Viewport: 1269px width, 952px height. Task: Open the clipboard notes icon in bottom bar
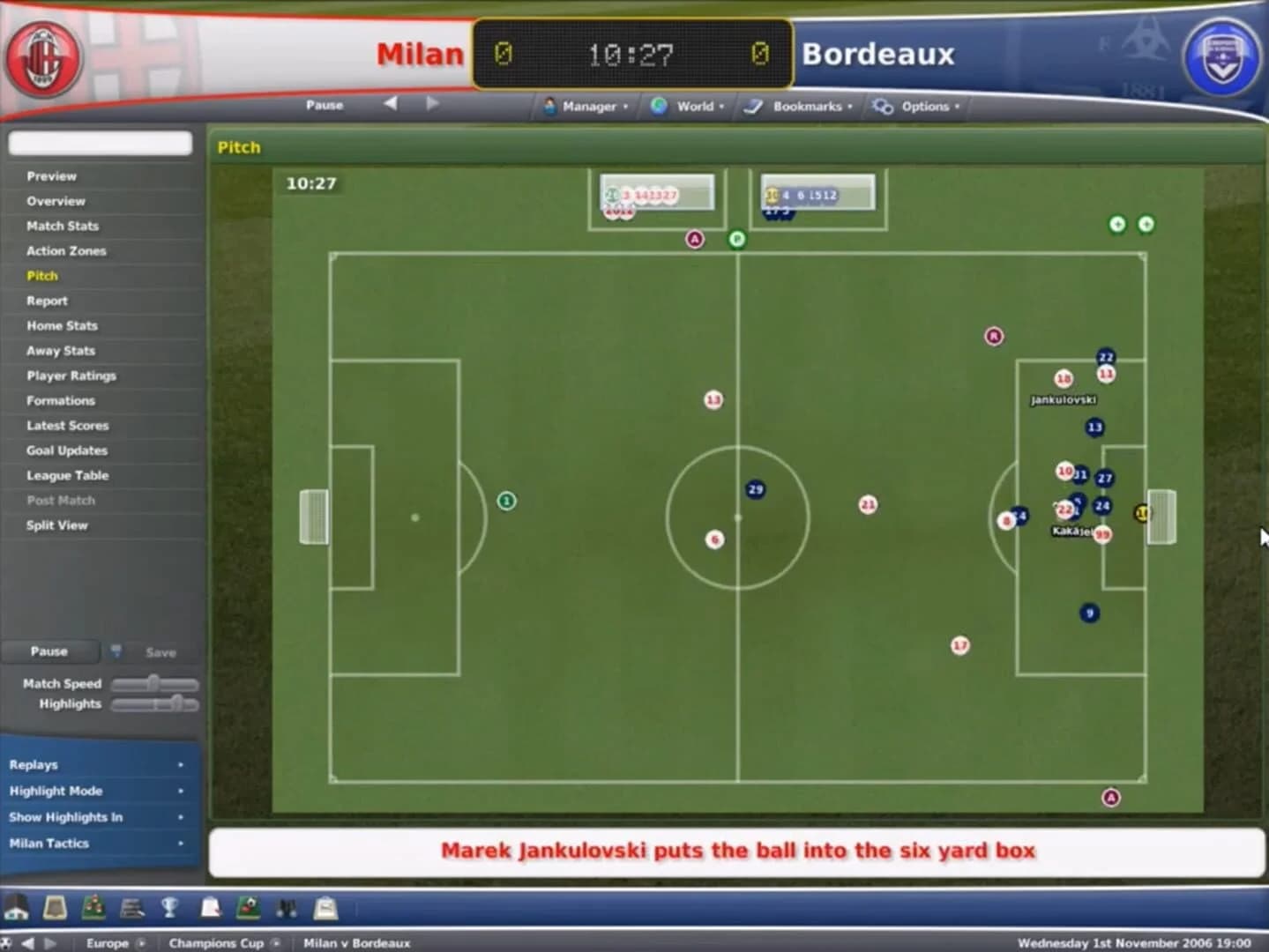(x=209, y=909)
